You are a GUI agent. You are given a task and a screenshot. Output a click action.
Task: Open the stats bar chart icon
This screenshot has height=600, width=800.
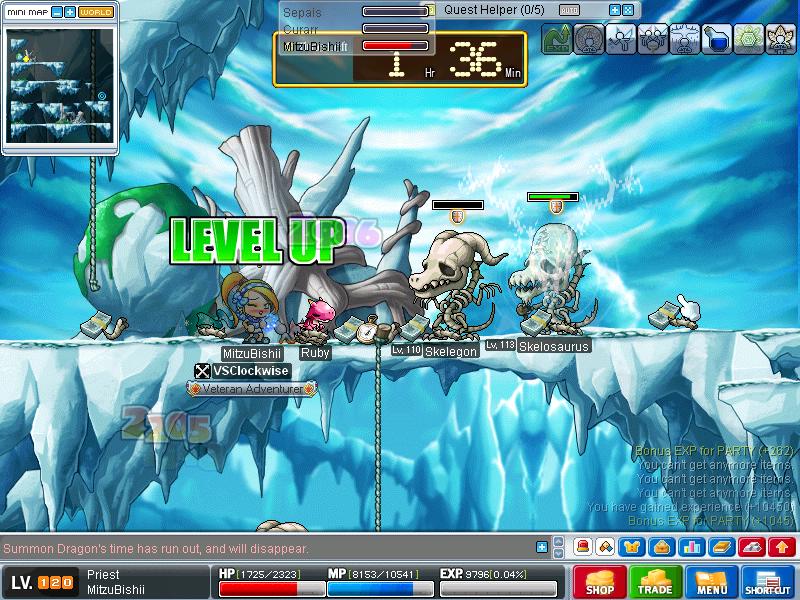point(691,547)
